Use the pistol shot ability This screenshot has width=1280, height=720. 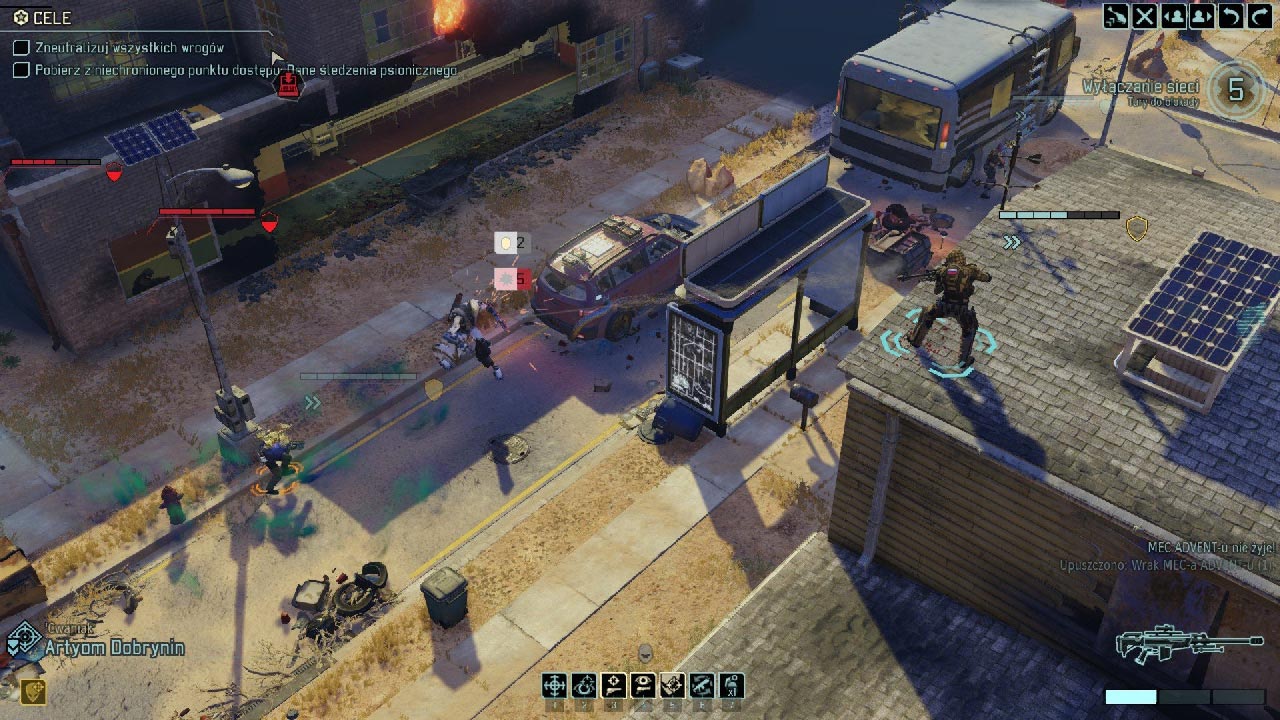tap(614, 685)
